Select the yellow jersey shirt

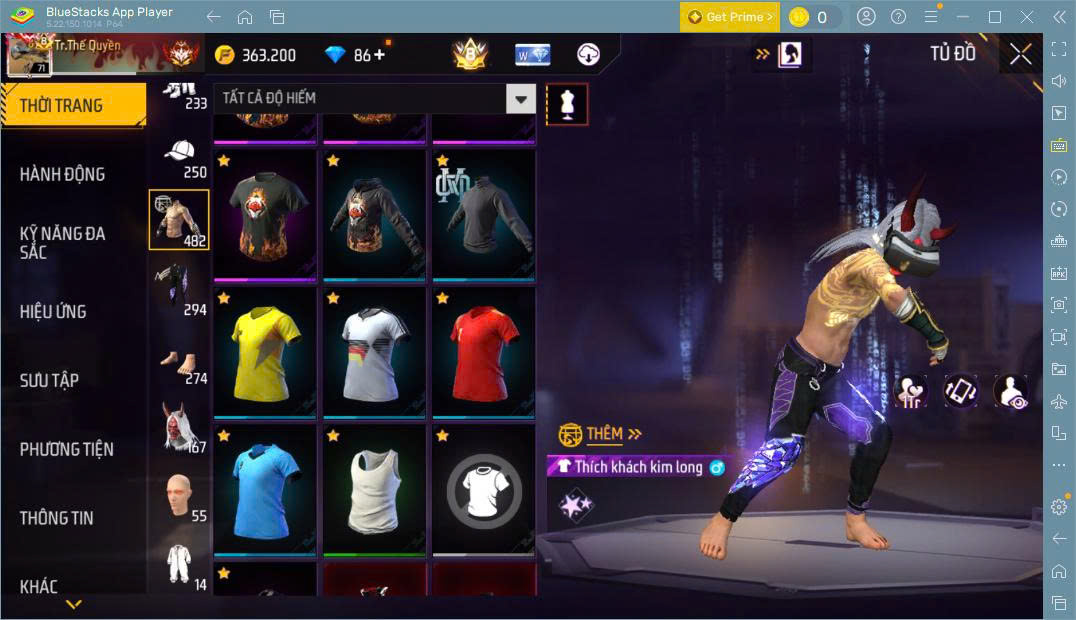tap(265, 351)
